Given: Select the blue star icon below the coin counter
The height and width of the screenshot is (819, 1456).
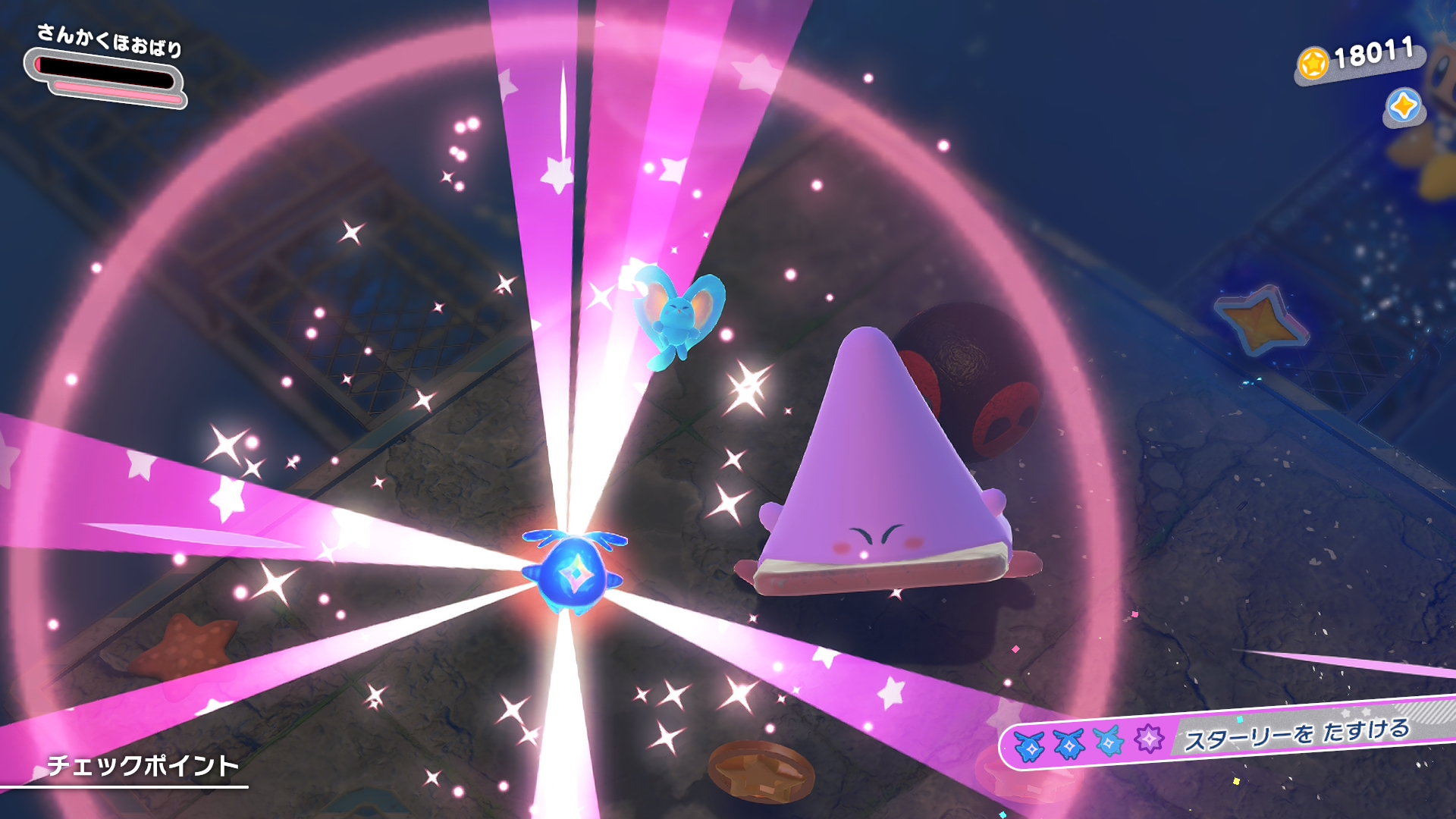Looking at the screenshot, I should 1403,106.
